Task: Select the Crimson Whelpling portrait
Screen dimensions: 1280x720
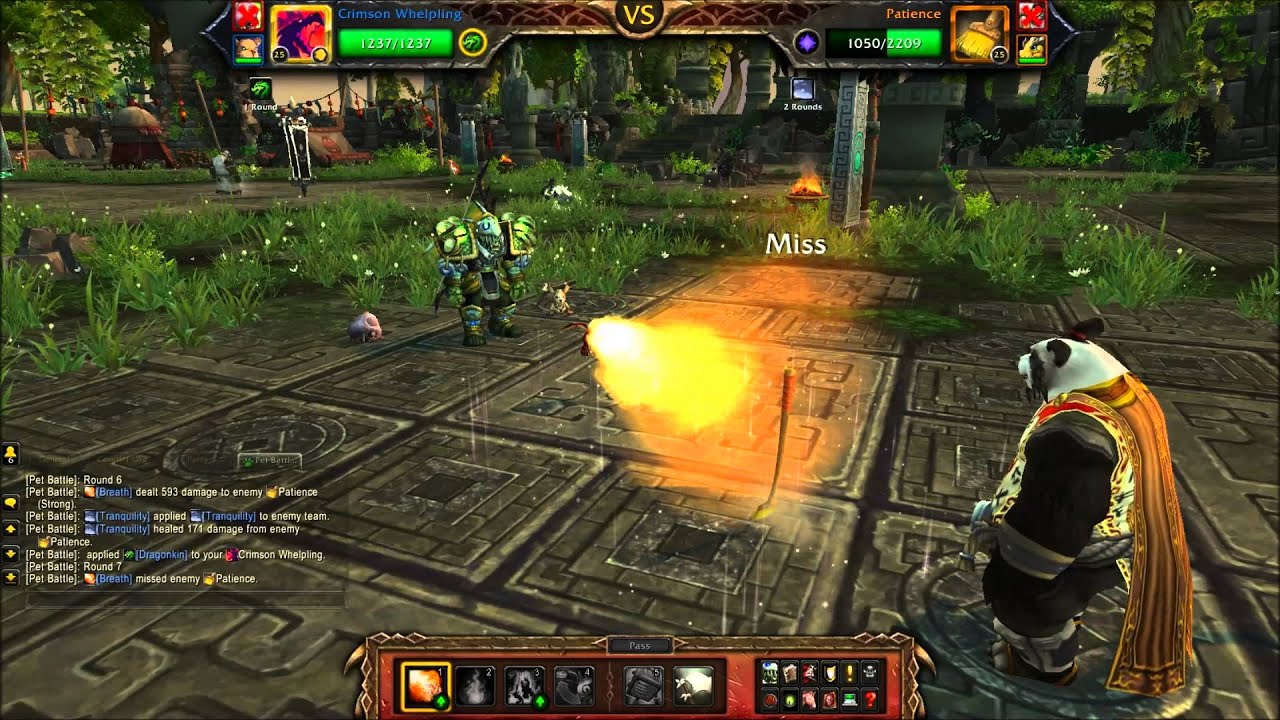Action: pyautogui.click(x=298, y=34)
